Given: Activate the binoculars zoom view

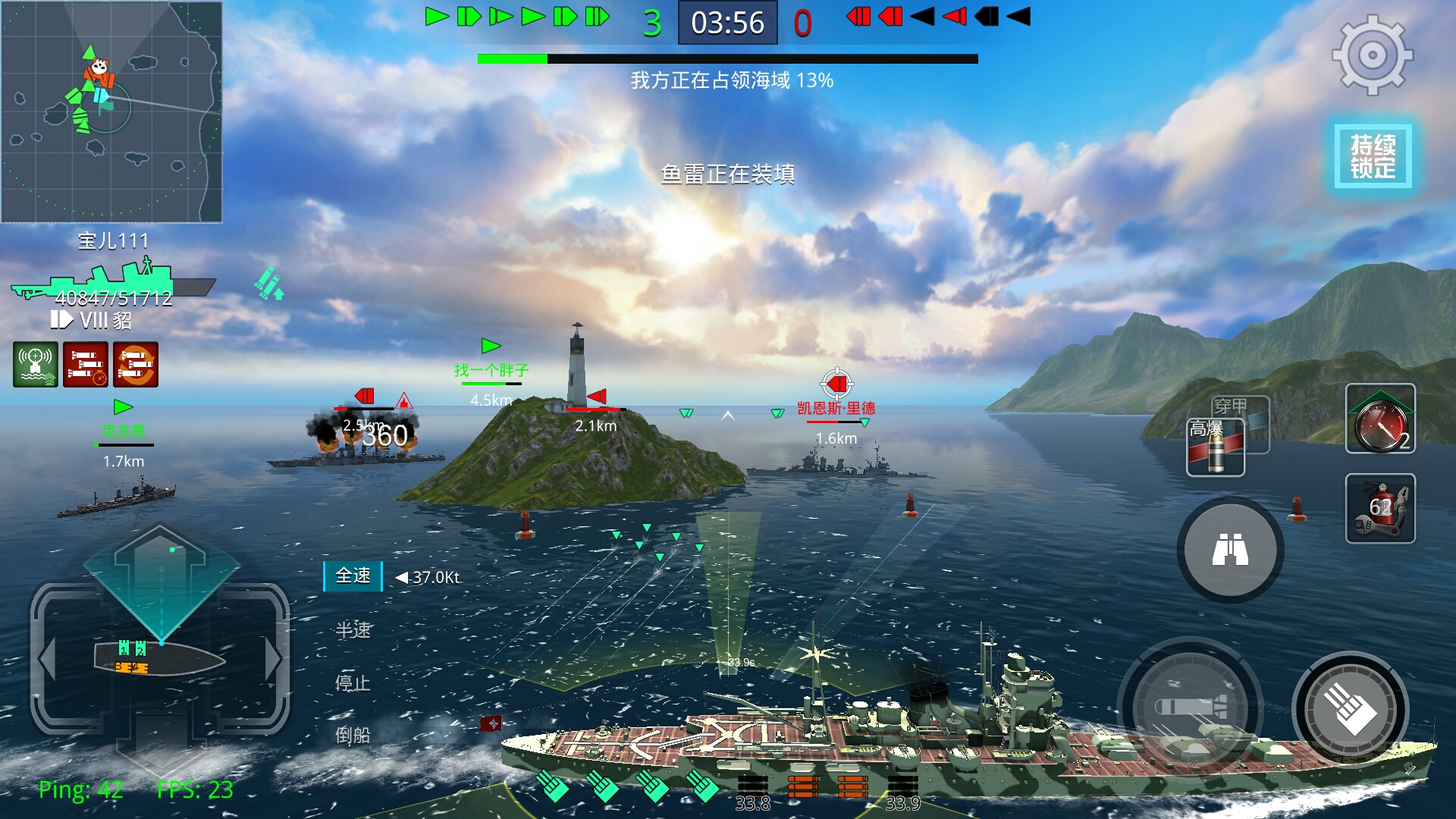Looking at the screenshot, I should [1229, 550].
